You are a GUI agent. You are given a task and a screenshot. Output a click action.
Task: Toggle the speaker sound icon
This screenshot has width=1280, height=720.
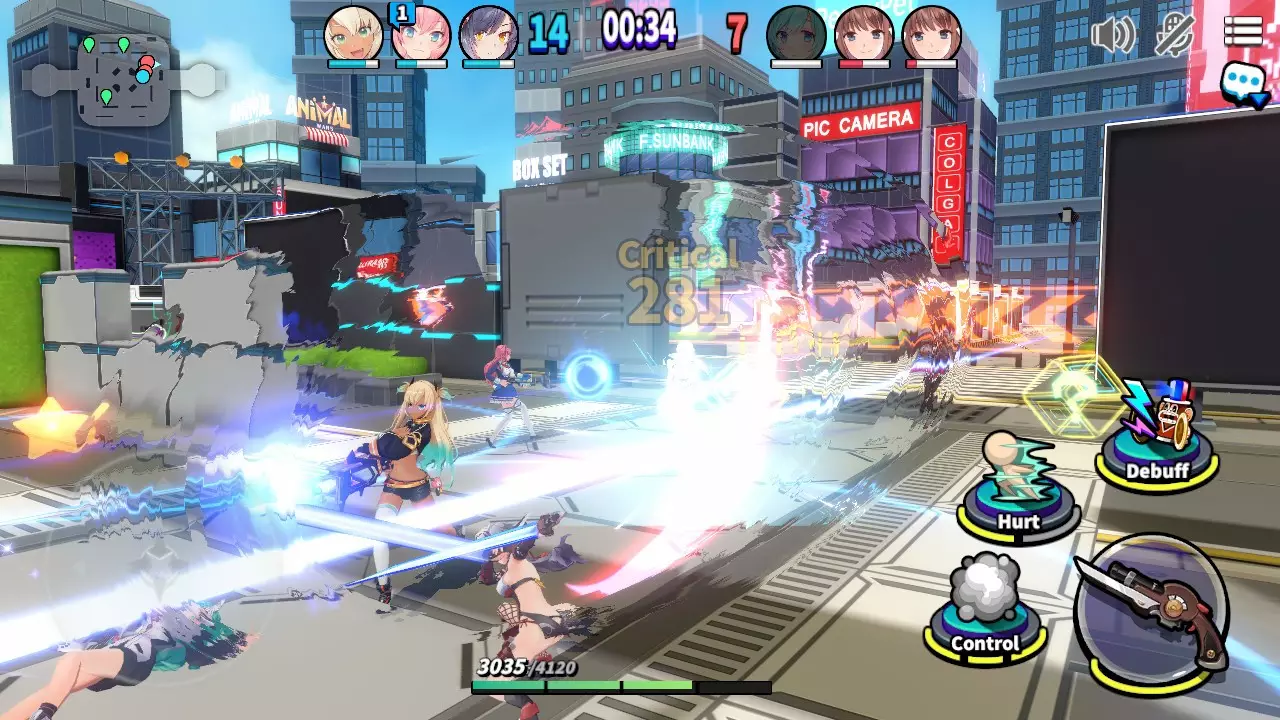(x=1112, y=35)
